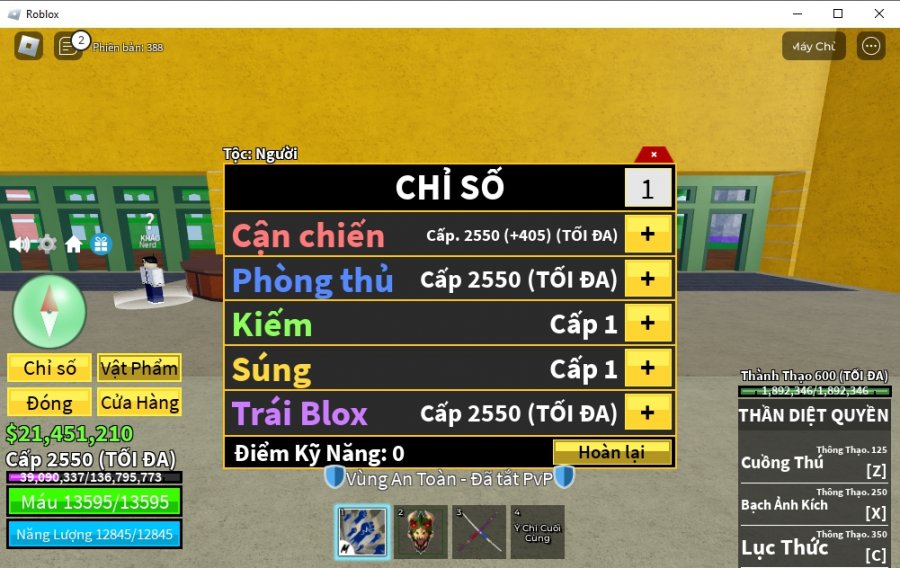The width and height of the screenshot is (900, 568).
Task: Open the Cửa Hàng shop
Action: [x=139, y=403]
